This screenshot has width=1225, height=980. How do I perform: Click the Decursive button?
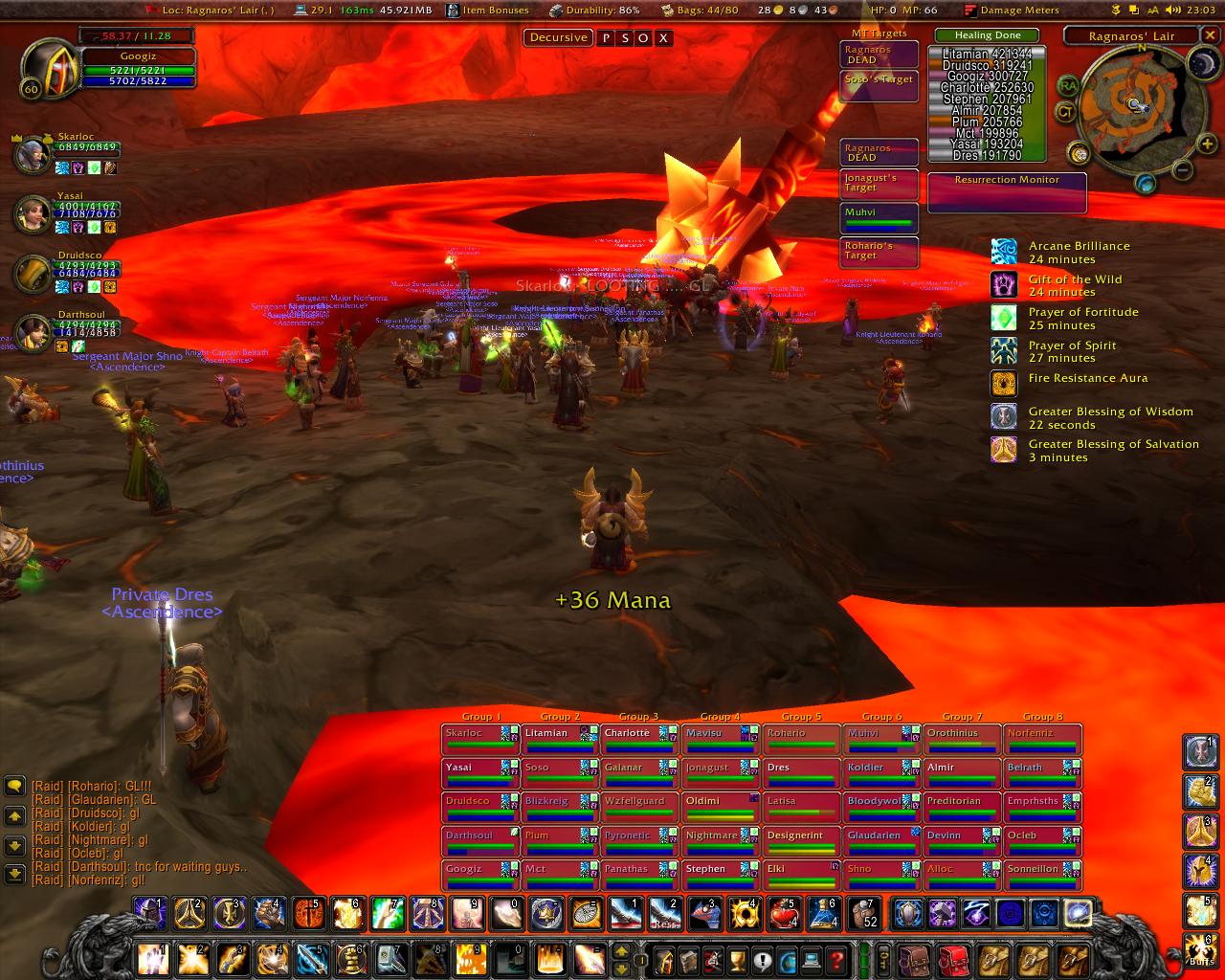click(x=558, y=38)
